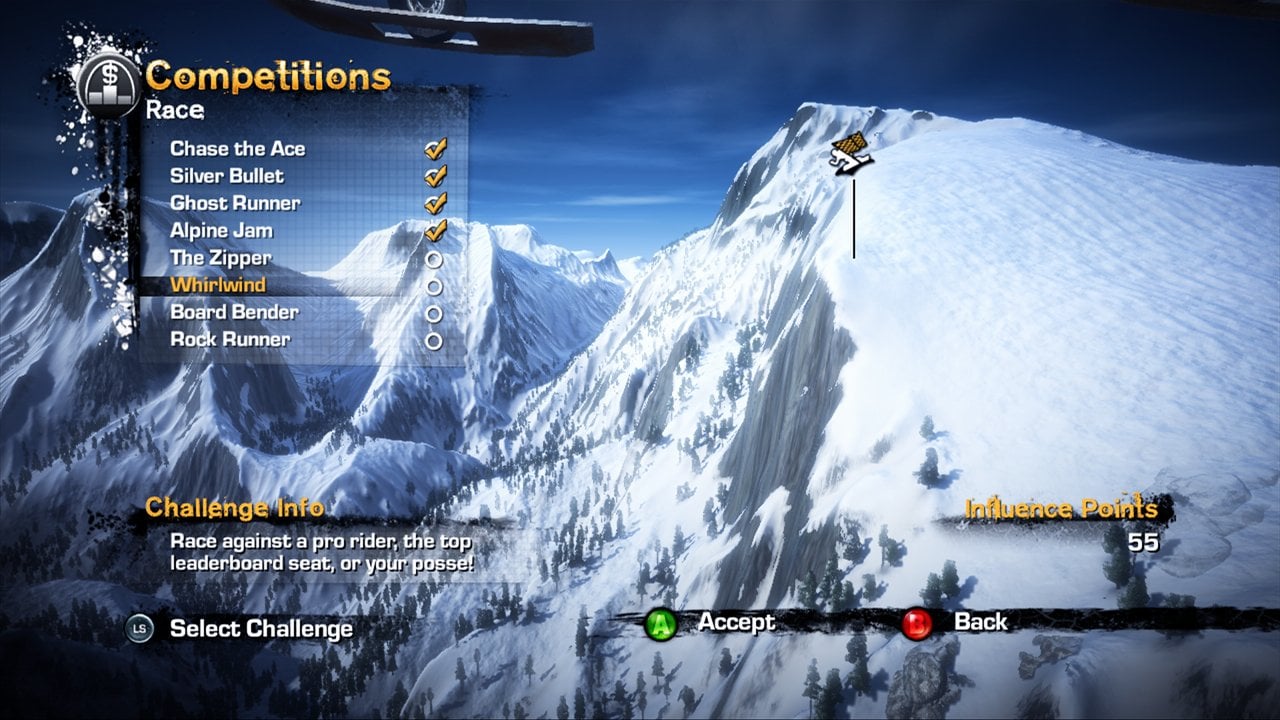Viewport: 1280px width, 720px height.
Task: Pick the Ghost Runner race entry
Action: coord(235,203)
